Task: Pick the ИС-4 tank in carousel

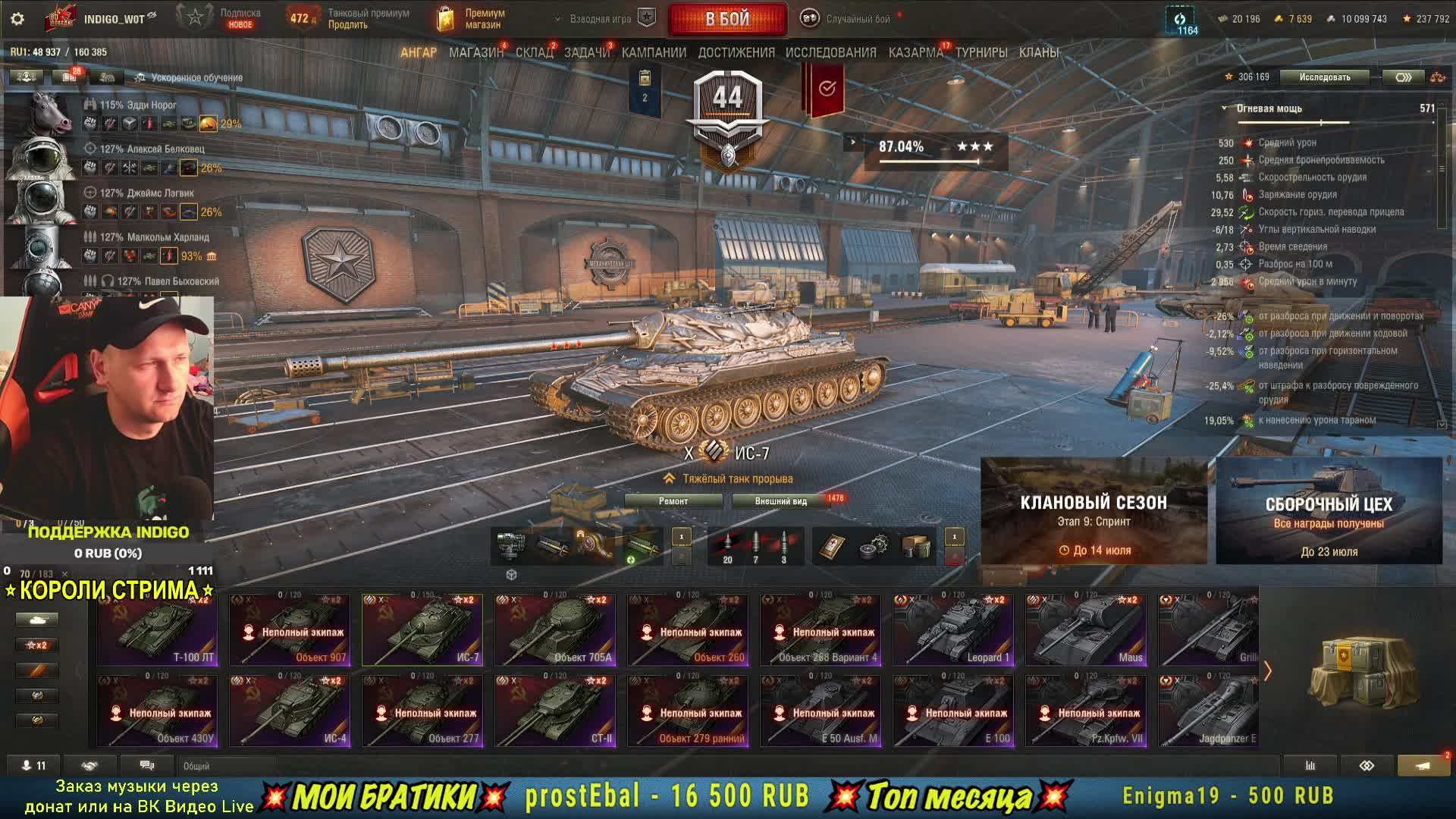Action: point(290,711)
